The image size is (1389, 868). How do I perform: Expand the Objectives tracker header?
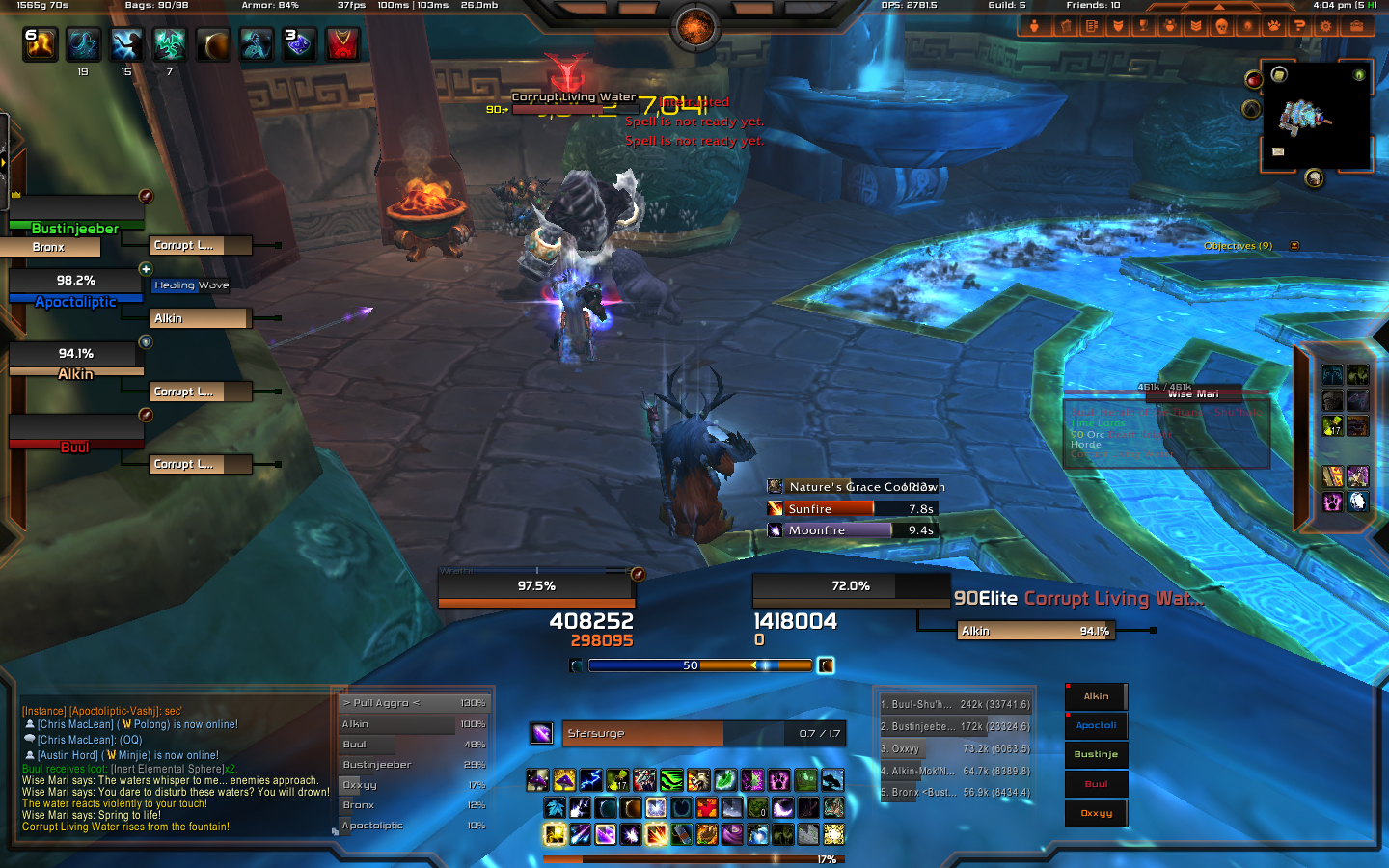point(1238,246)
